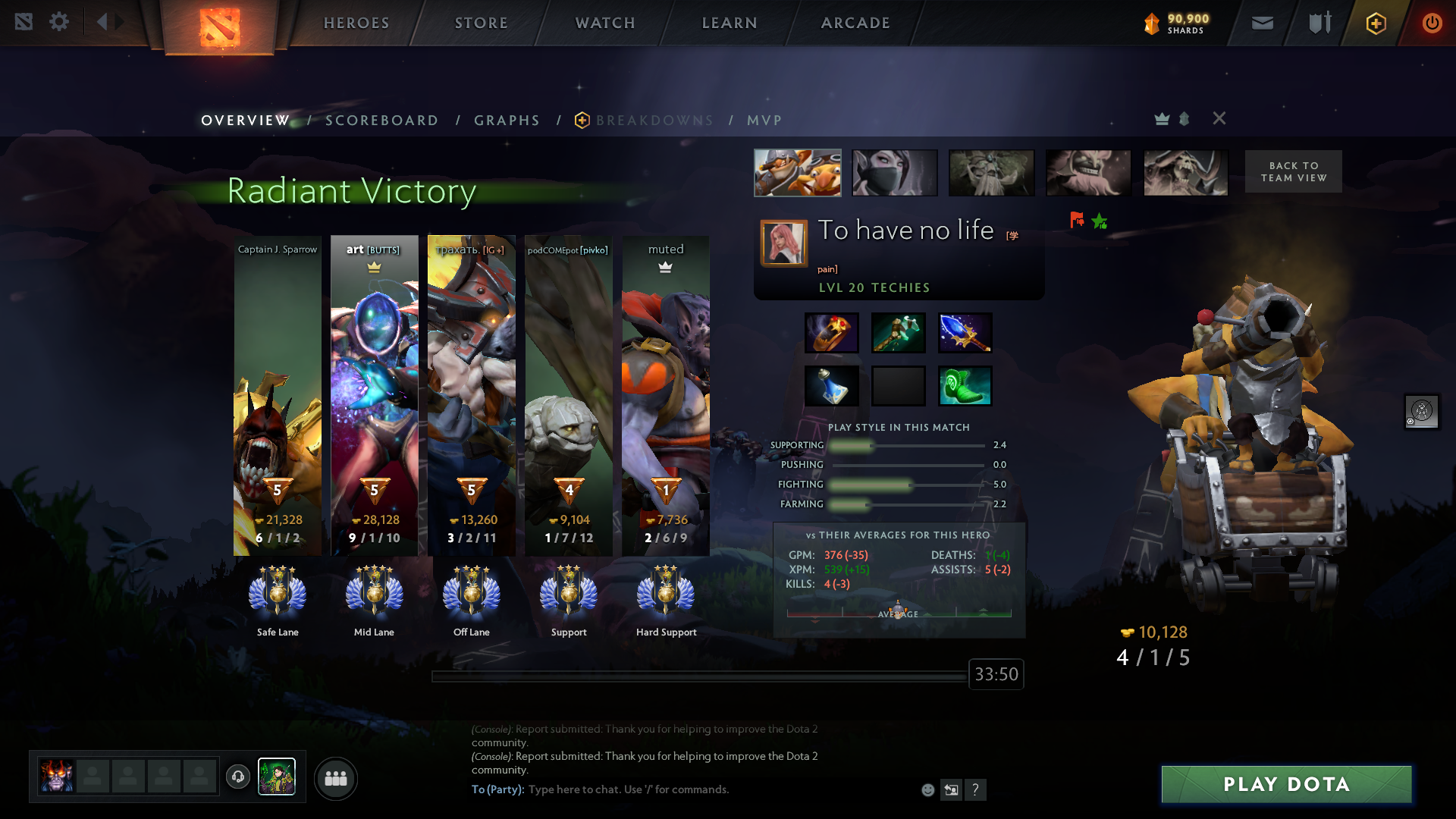1456x819 pixels.
Task: Start a match with Play Dota
Action: [1286, 784]
